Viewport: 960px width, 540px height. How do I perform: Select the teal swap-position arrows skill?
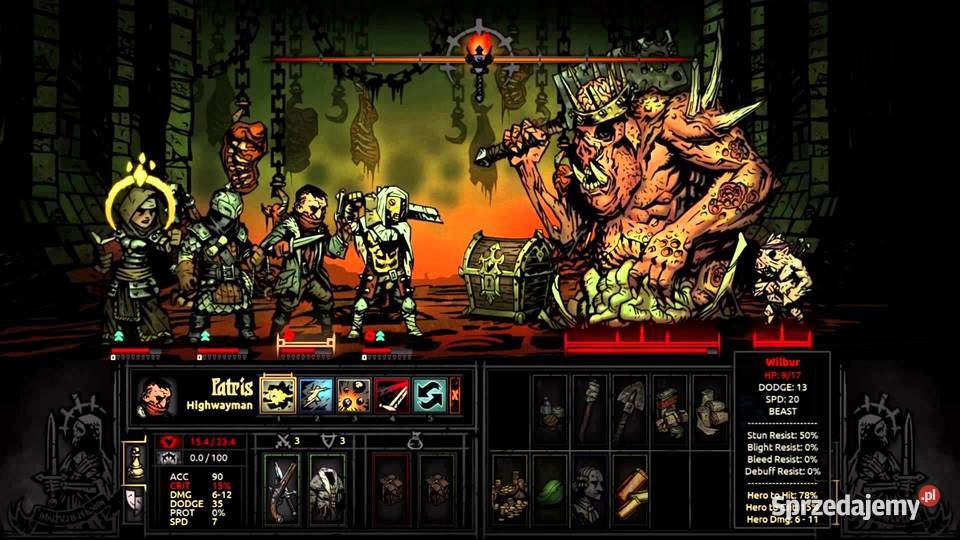[x=430, y=395]
